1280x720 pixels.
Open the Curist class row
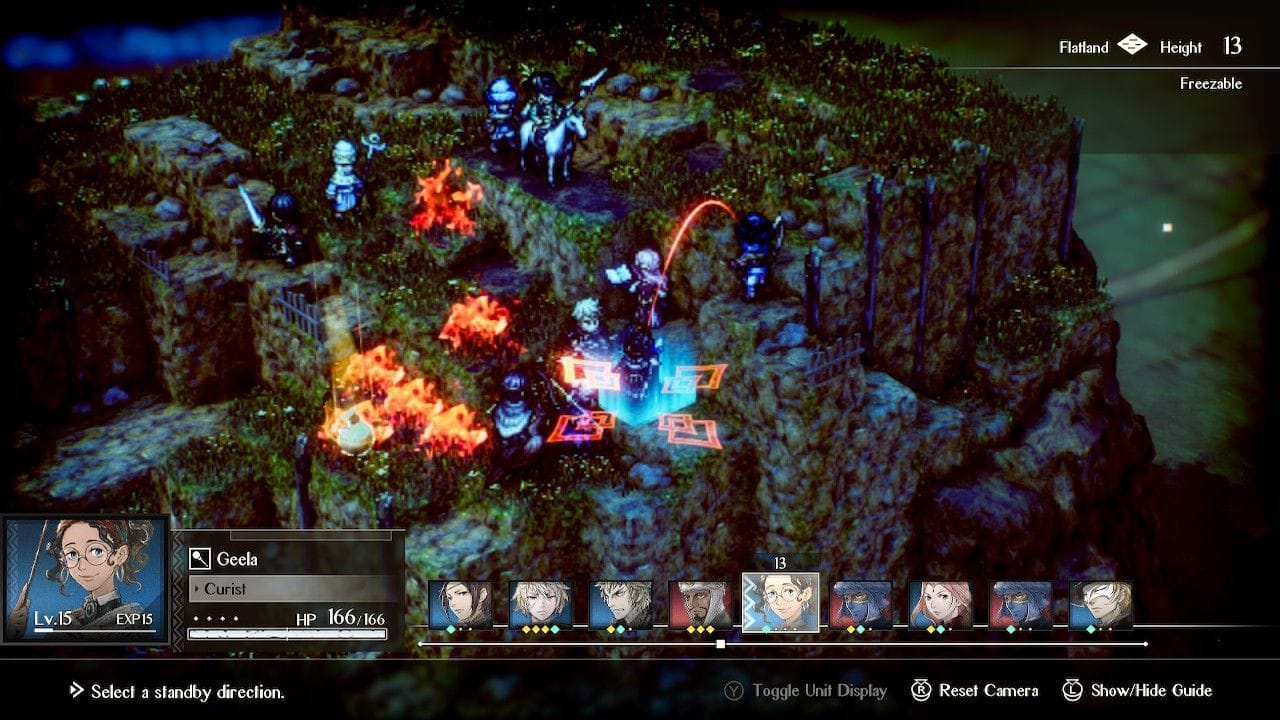tap(290, 589)
